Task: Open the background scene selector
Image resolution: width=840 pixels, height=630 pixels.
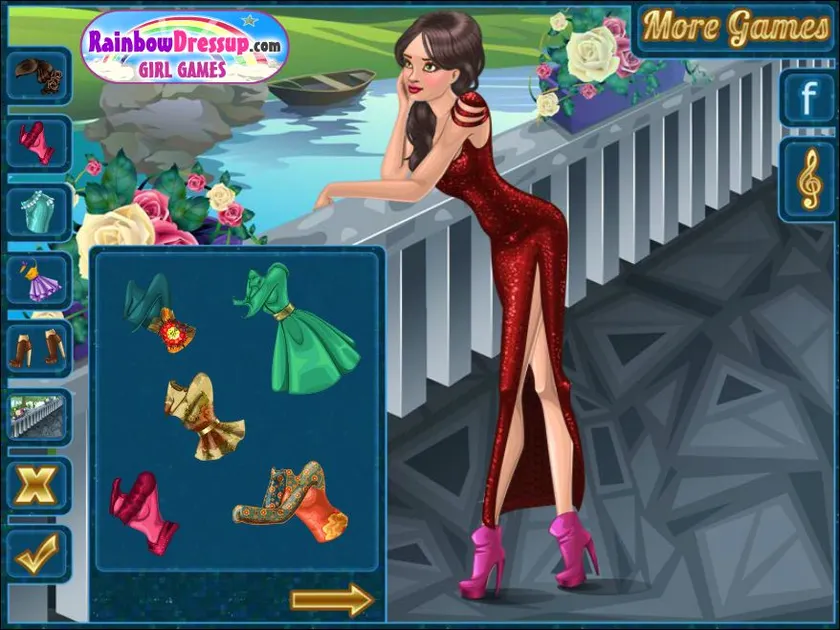Action: click(39, 416)
